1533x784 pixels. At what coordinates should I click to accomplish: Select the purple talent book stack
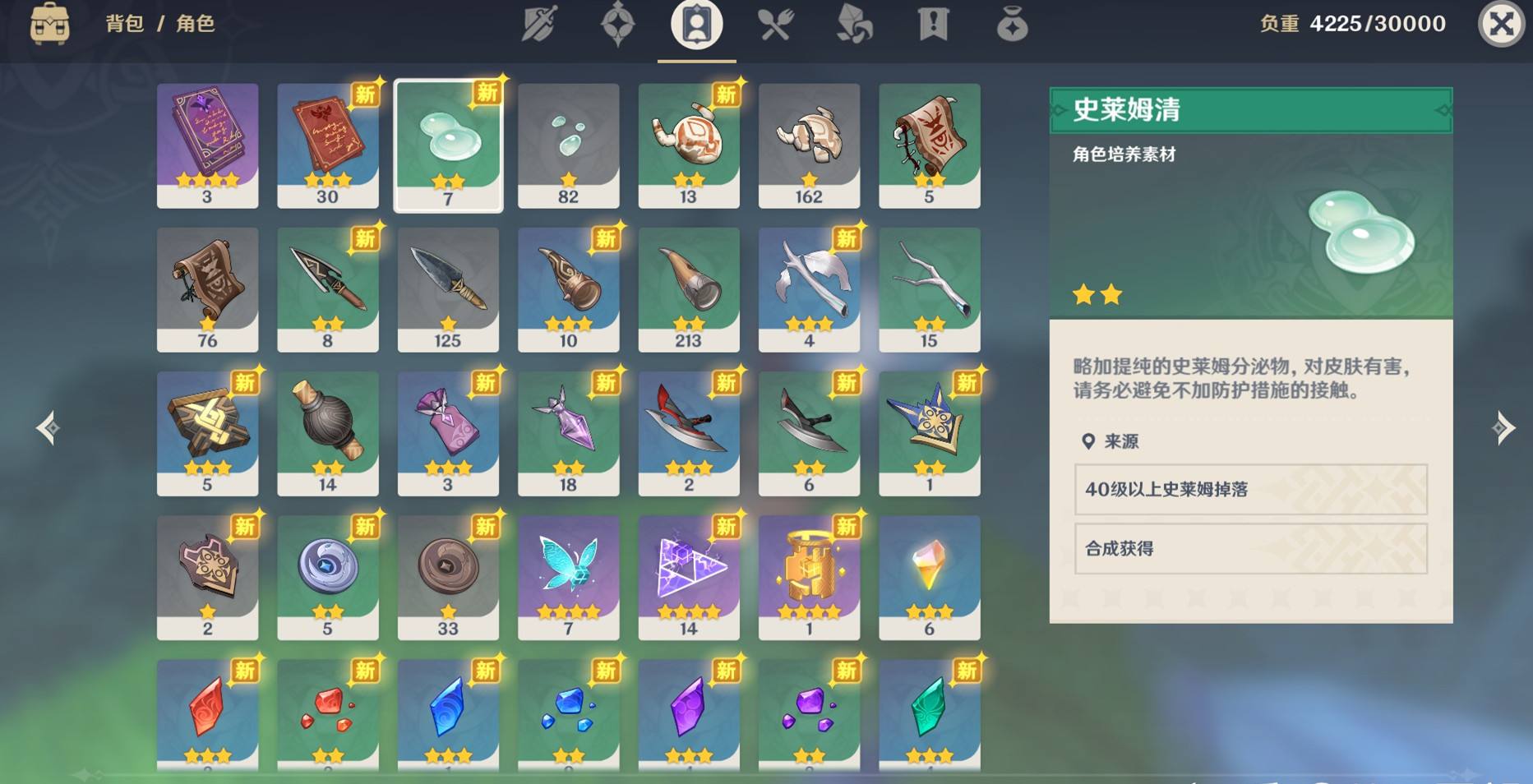tap(207, 145)
